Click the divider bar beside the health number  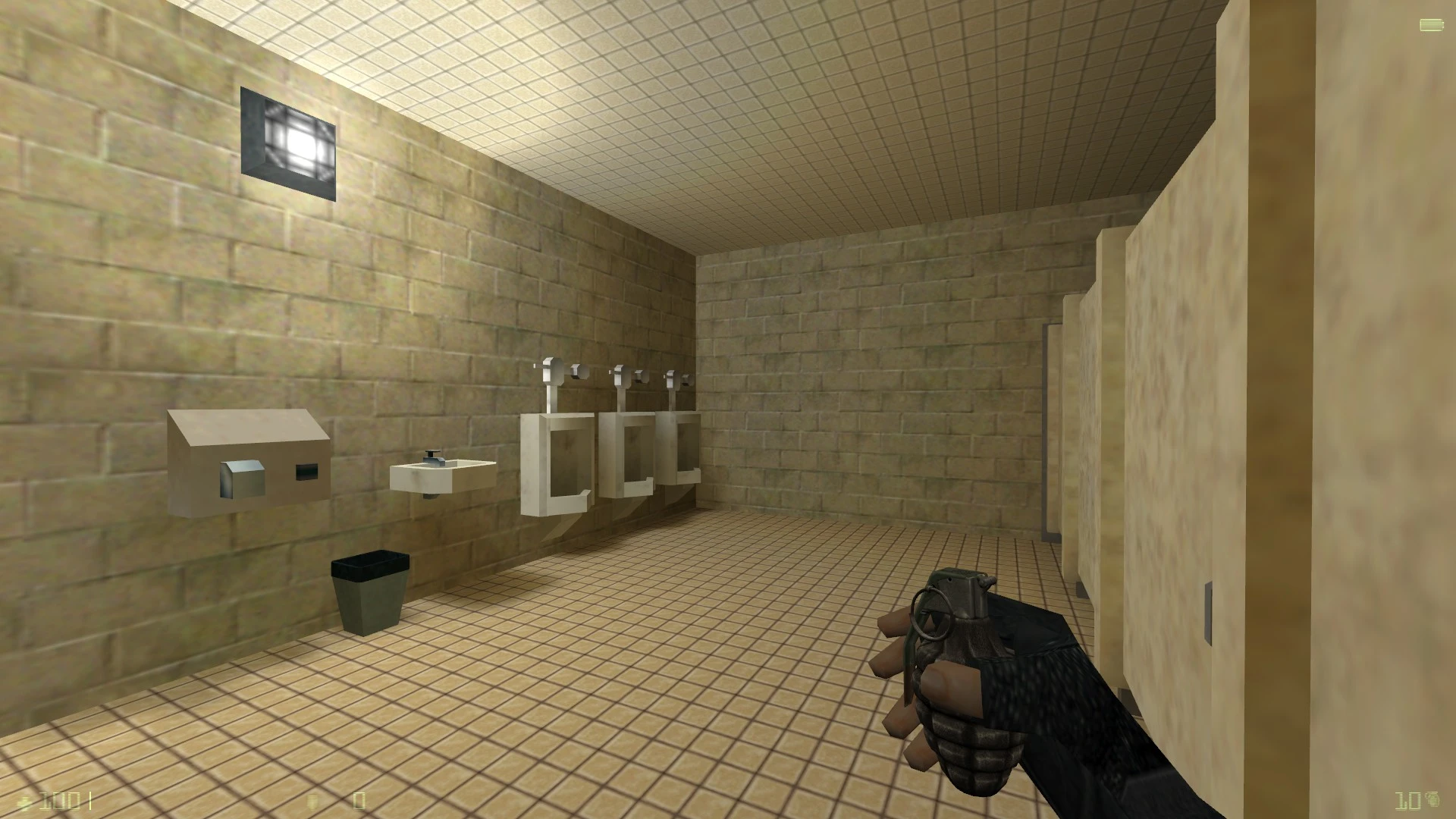(91, 802)
